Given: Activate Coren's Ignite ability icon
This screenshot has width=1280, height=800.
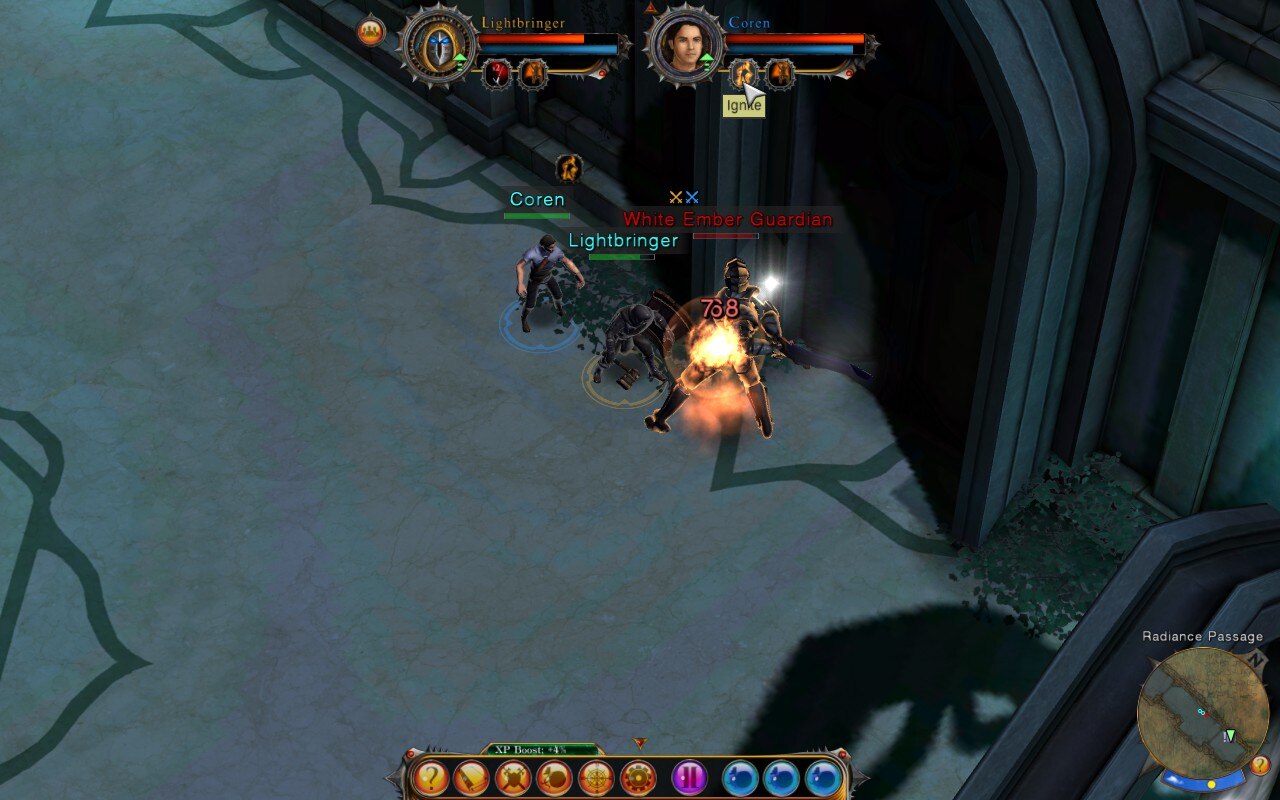Looking at the screenshot, I should pos(742,73).
